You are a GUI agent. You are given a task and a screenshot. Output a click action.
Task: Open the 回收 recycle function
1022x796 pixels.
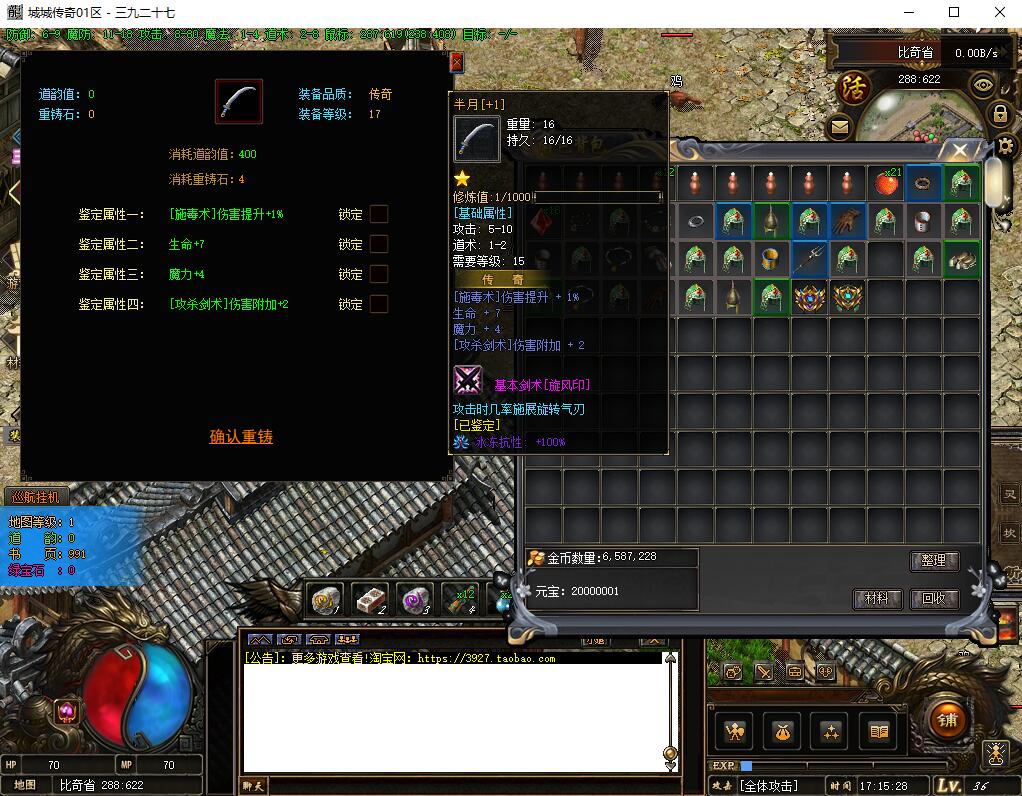[934, 599]
